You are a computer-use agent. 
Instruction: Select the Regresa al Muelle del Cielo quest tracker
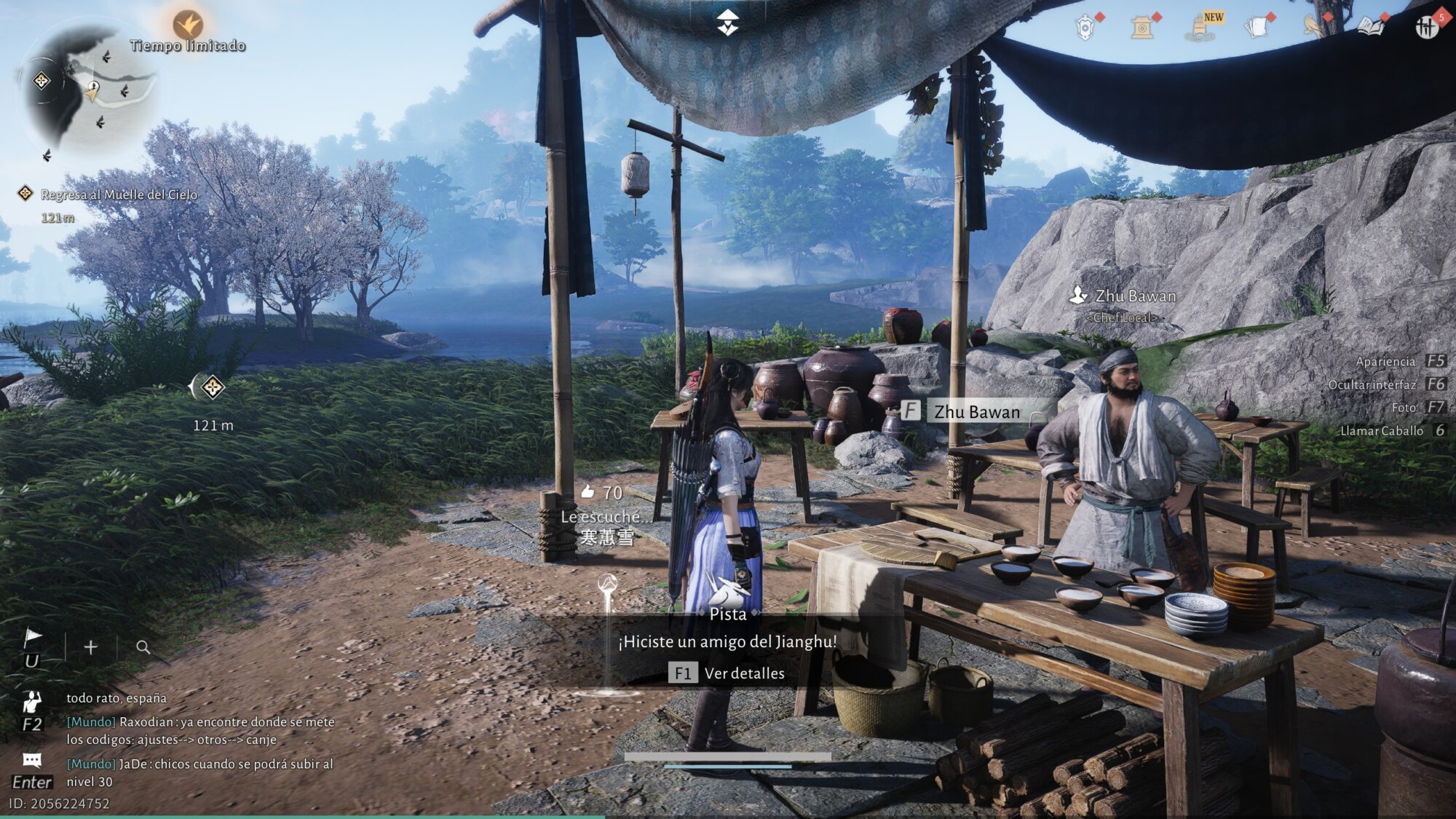tap(119, 194)
